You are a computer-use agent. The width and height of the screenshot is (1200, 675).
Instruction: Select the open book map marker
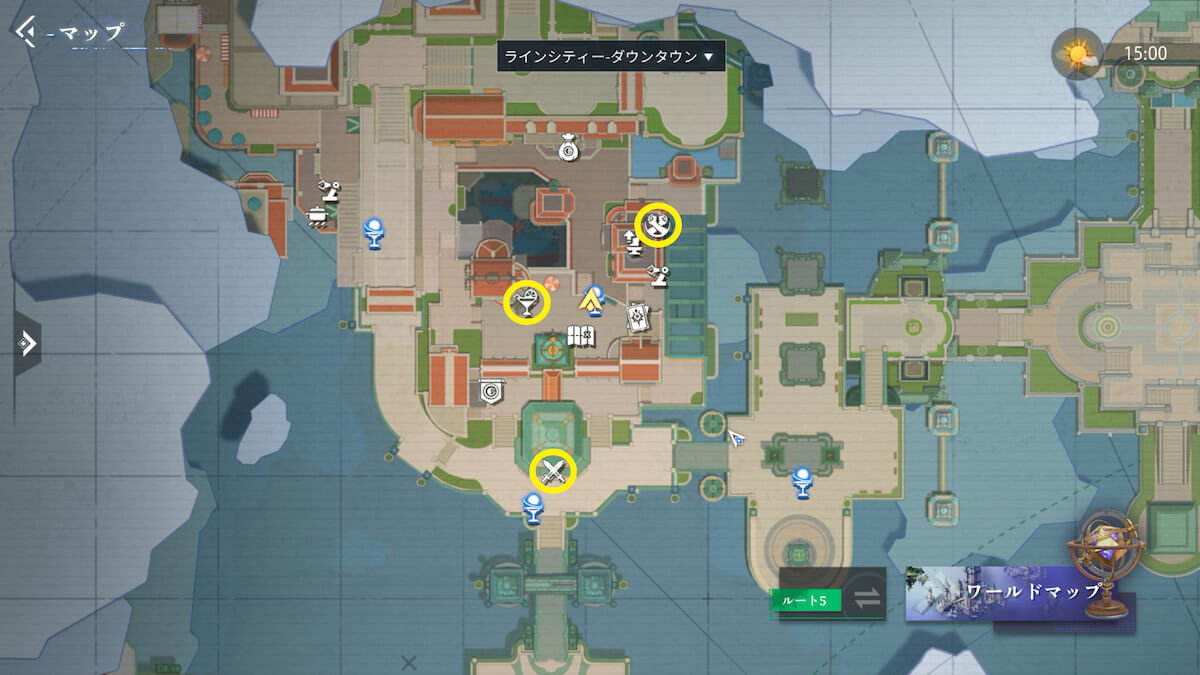[581, 336]
